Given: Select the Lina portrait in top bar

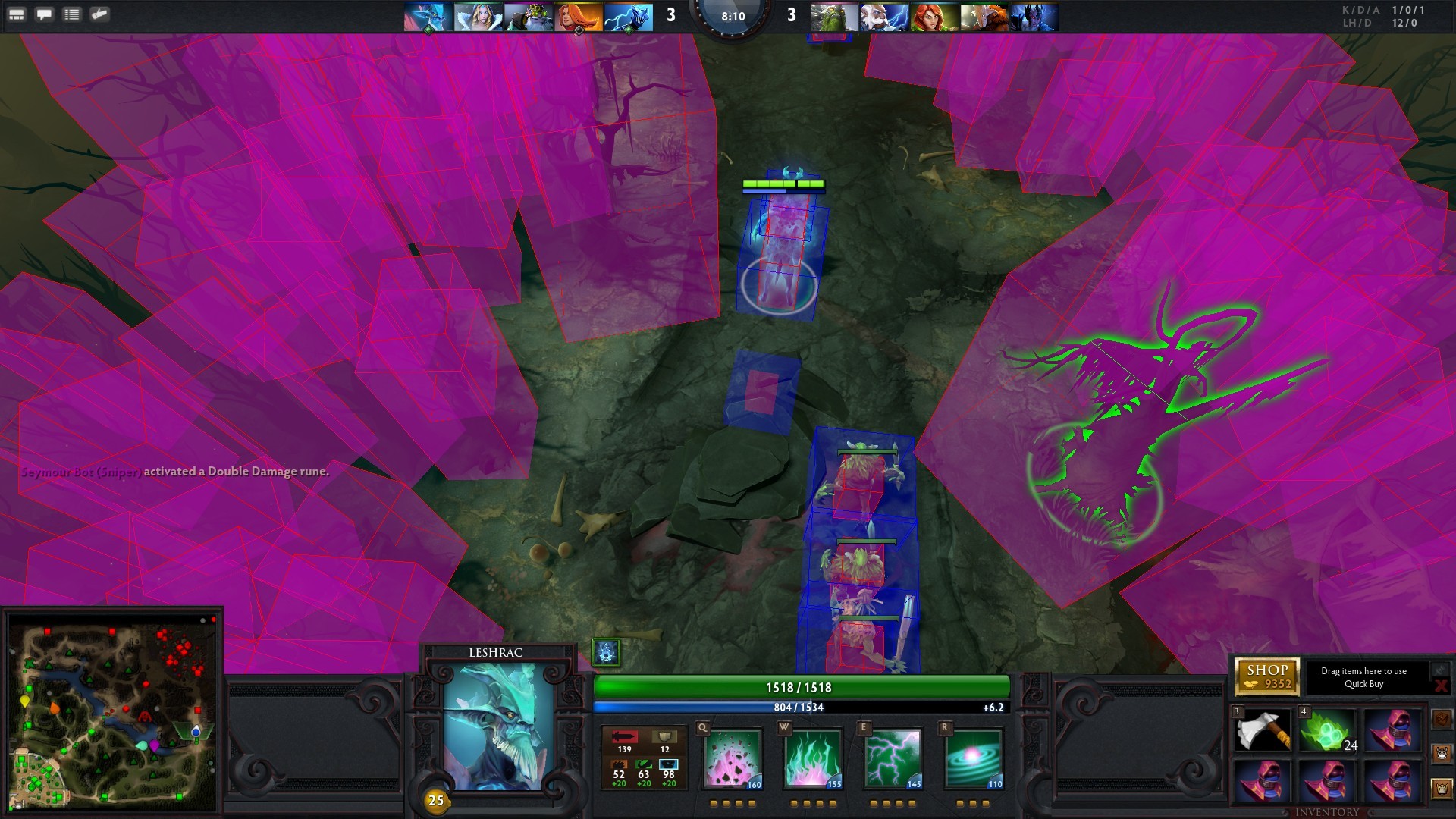Looking at the screenshot, I should [578, 17].
